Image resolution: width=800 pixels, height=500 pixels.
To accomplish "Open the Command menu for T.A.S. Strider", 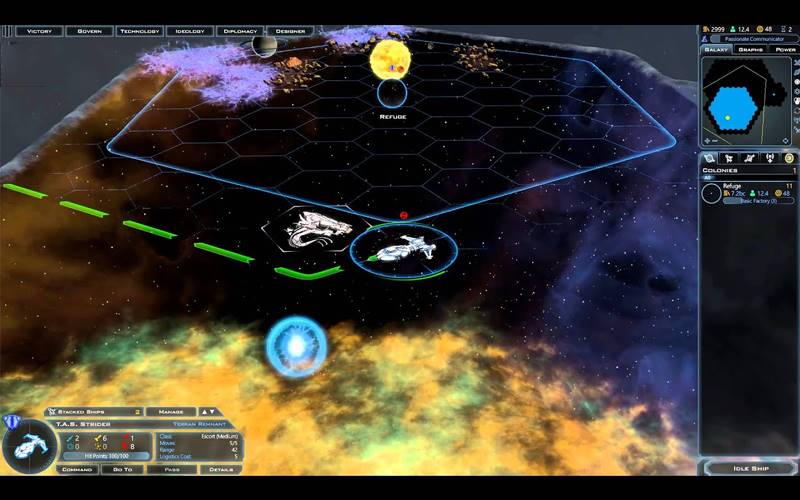I will coord(77,469).
